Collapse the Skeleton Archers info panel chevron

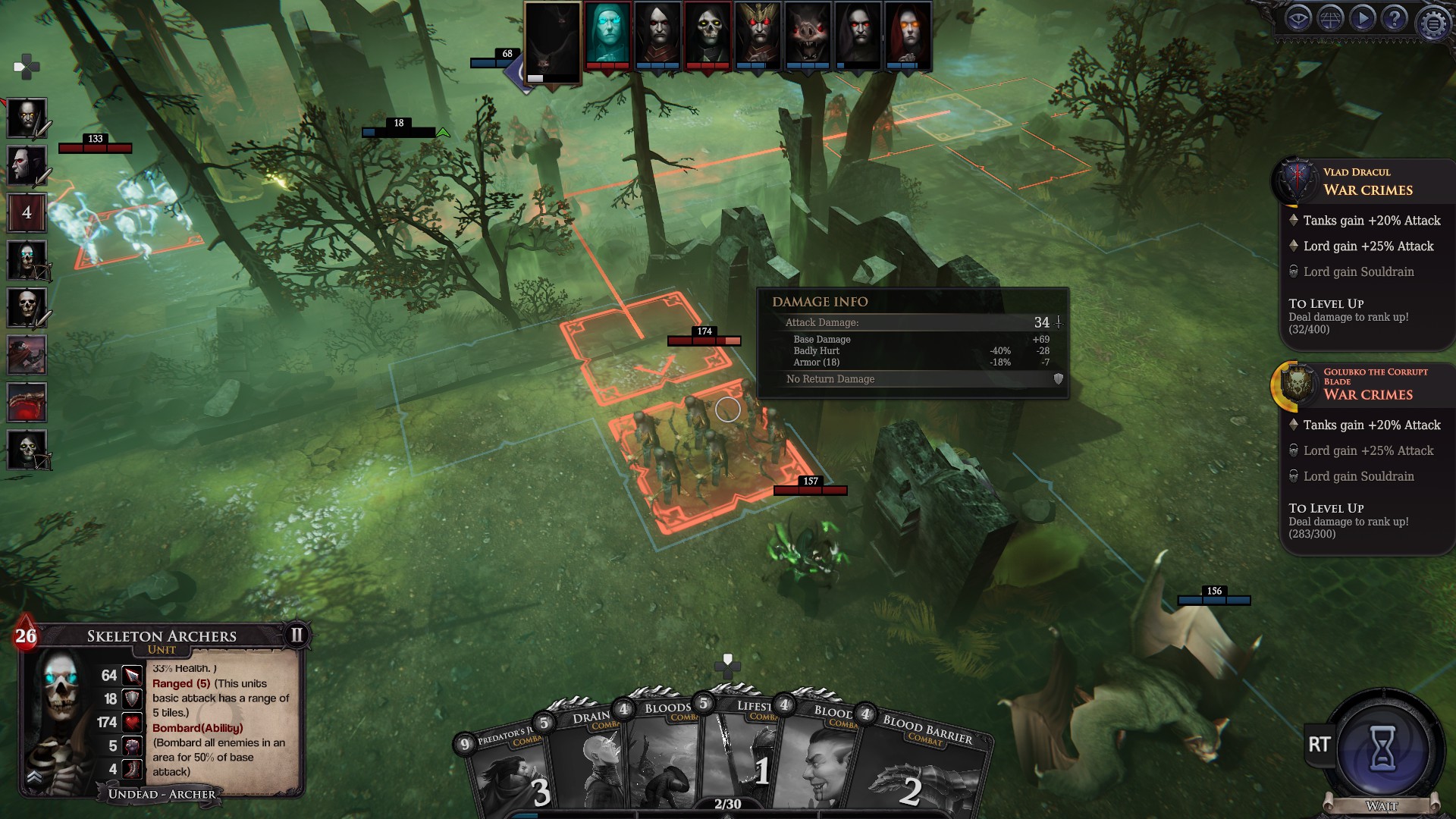pos(34,777)
